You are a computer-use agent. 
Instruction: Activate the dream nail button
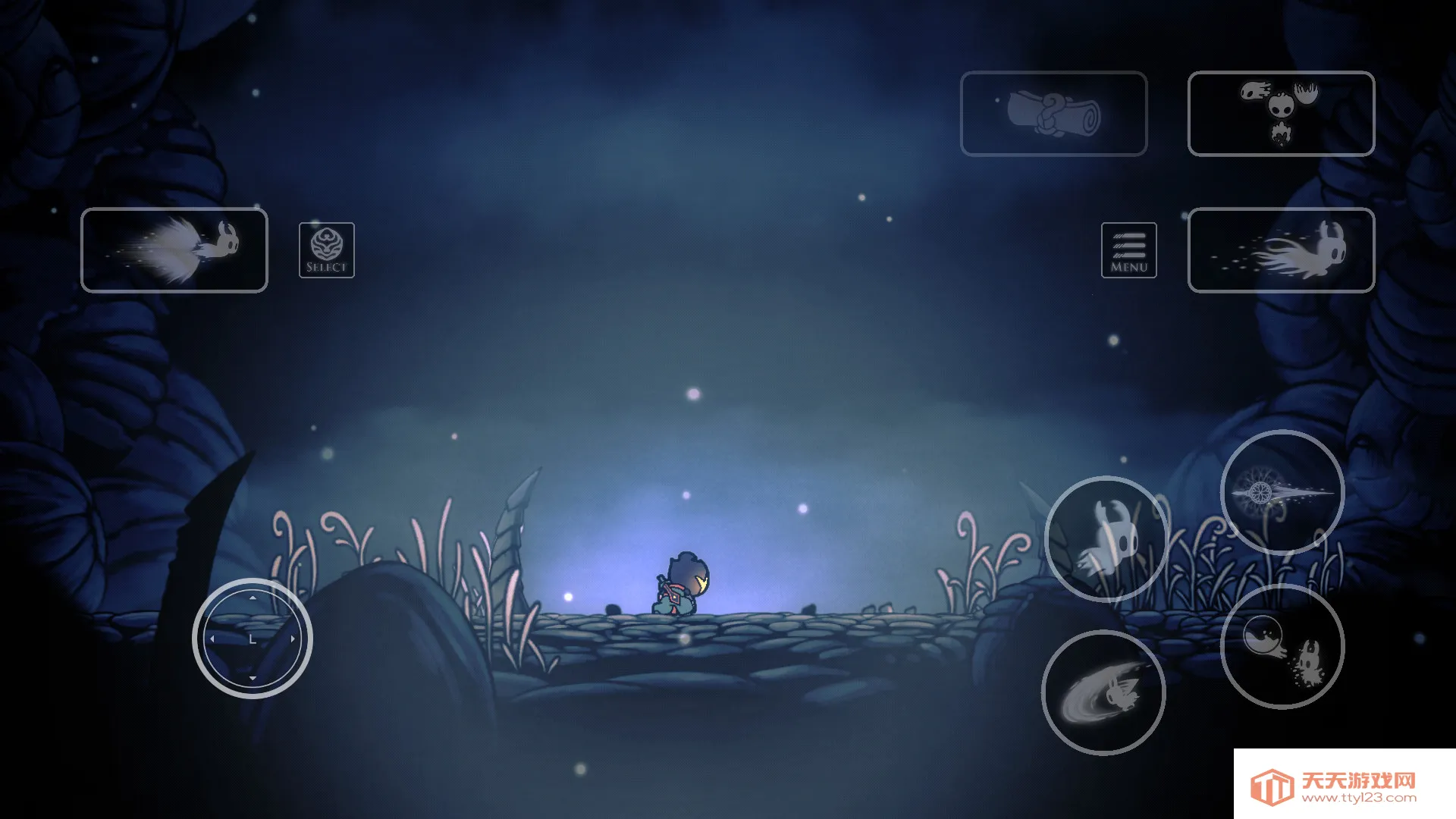1282,492
